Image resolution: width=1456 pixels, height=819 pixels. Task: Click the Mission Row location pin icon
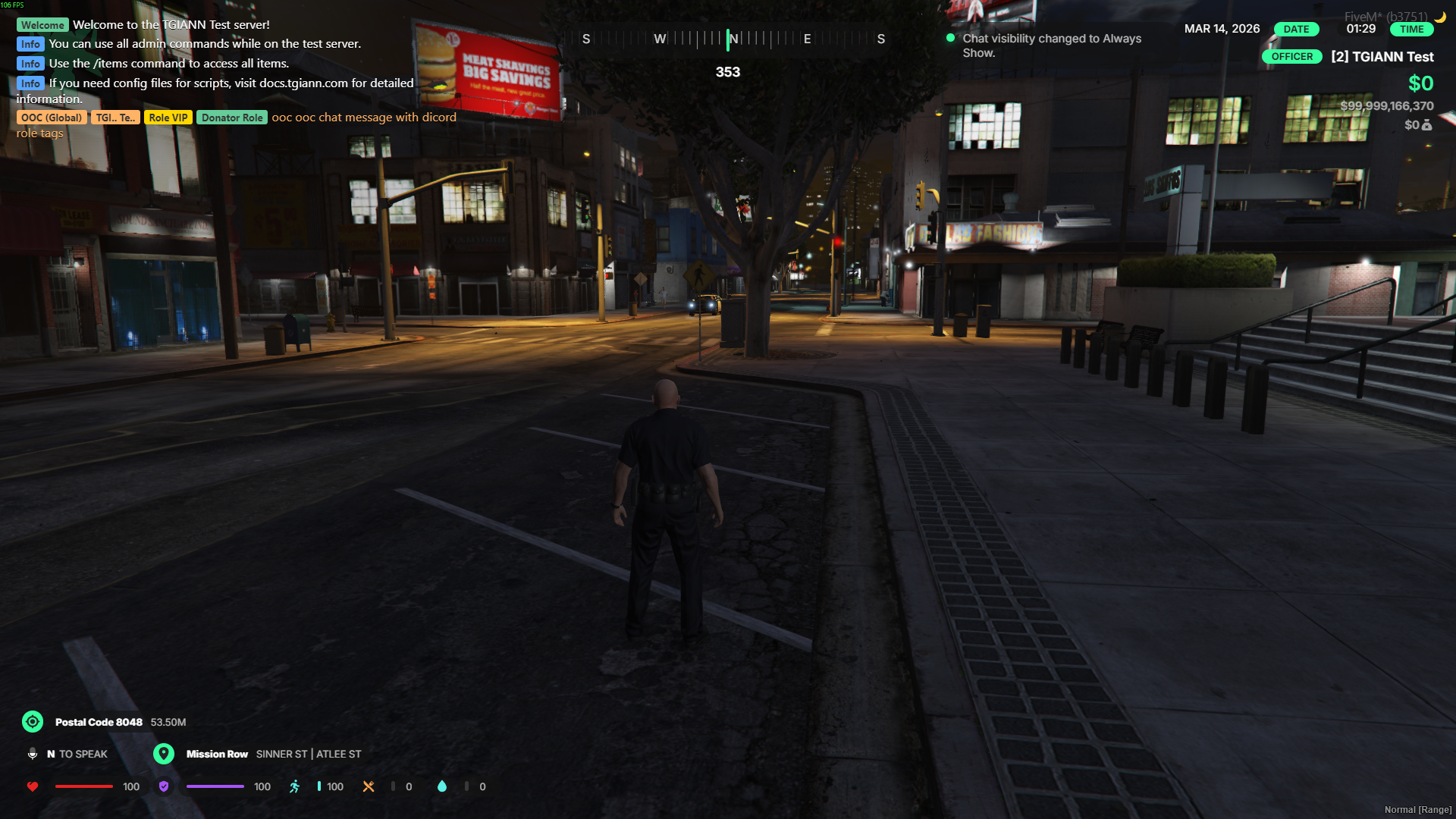[x=163, y=753]
